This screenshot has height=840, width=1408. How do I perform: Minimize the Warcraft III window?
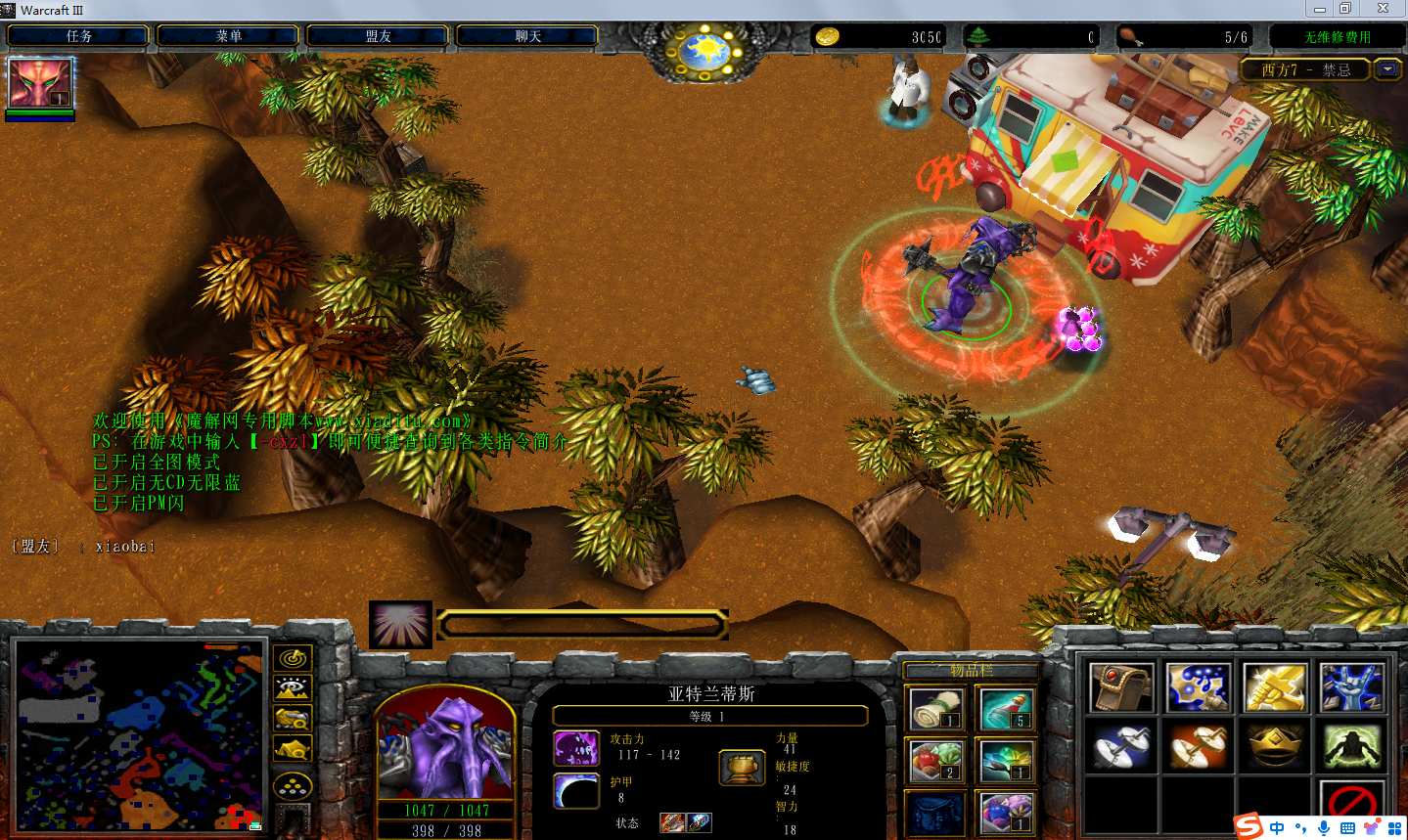(x=1319, y=9)
